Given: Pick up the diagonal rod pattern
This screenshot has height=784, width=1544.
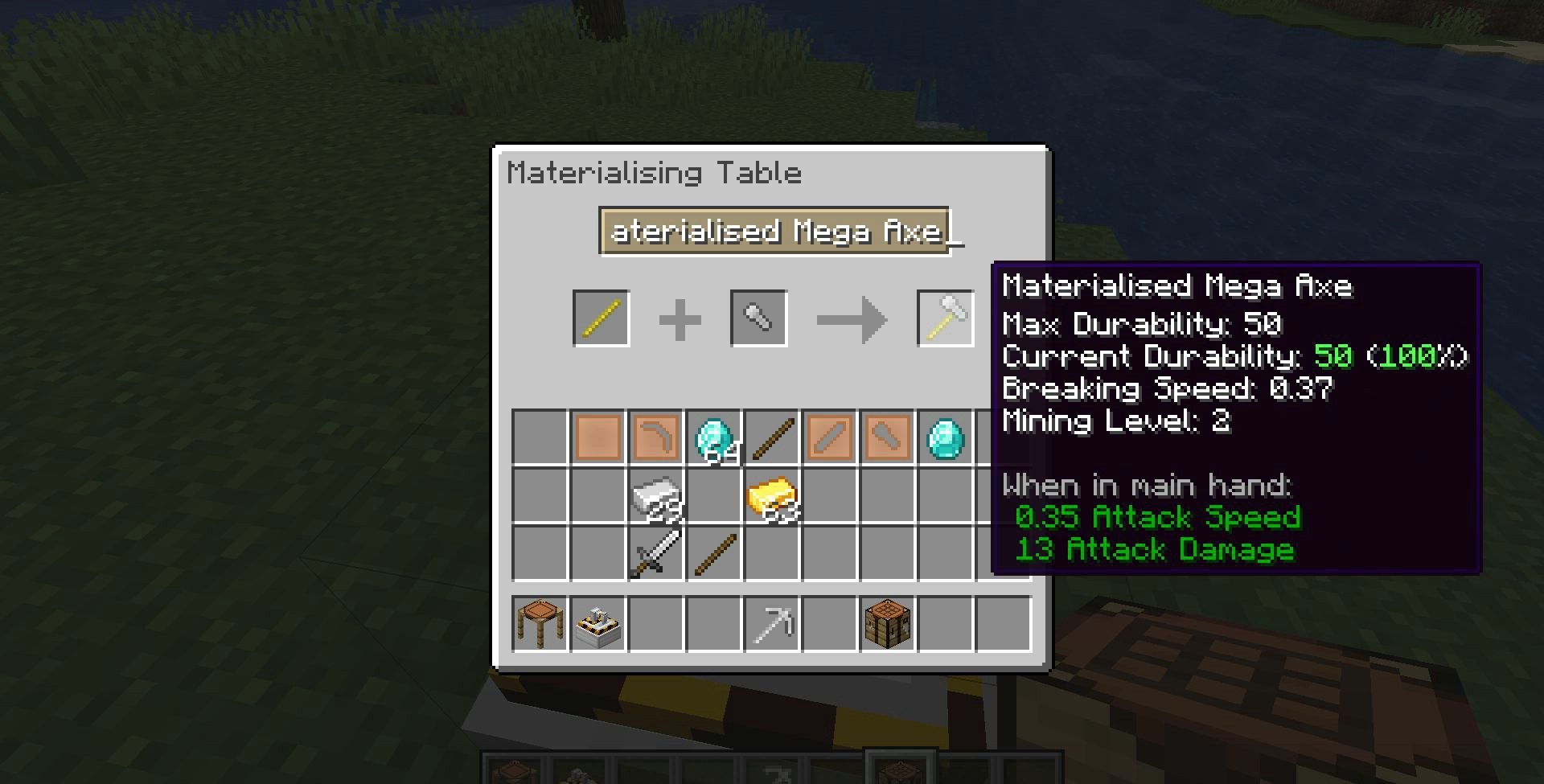Looking at the screenshot, I should (830, 438).
